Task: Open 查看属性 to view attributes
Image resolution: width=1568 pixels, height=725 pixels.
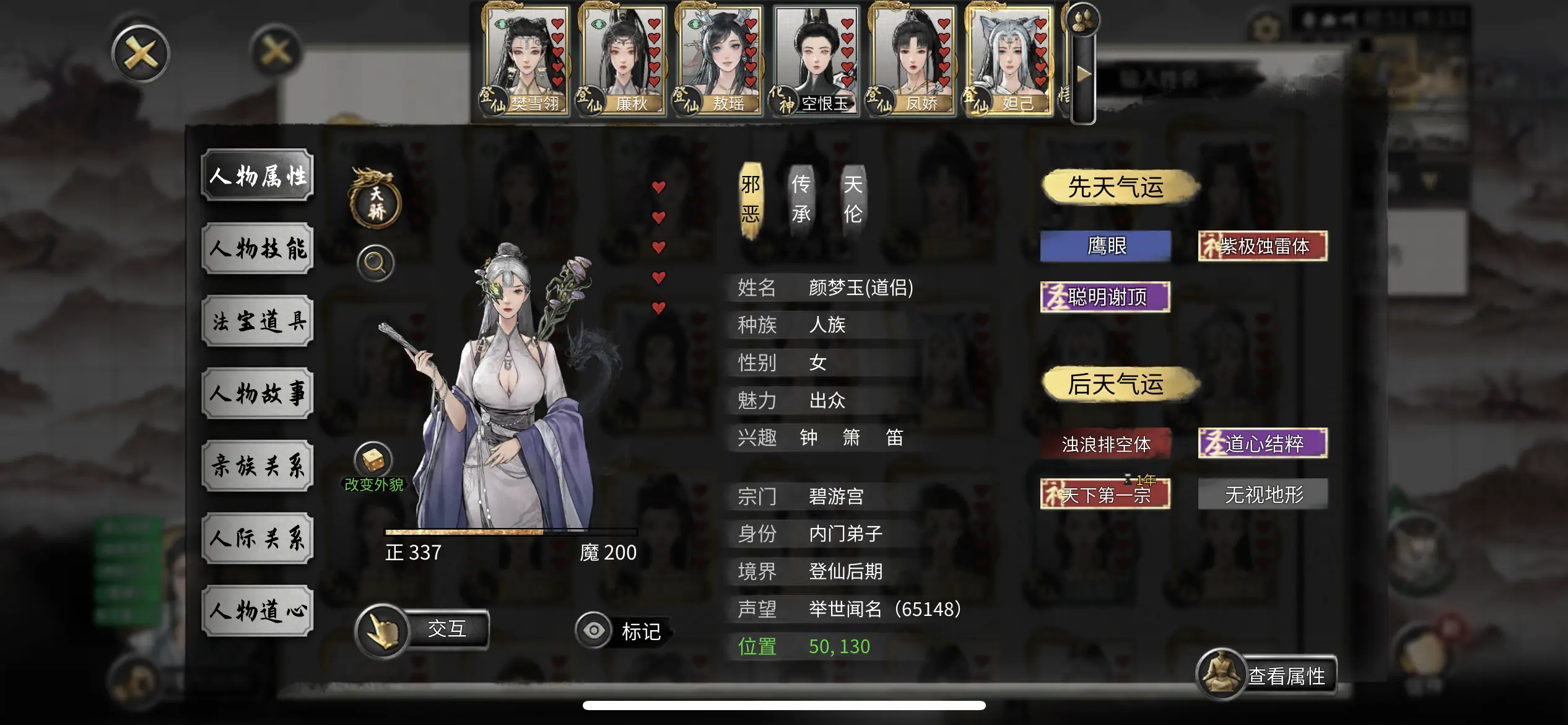Action: 1266,675
